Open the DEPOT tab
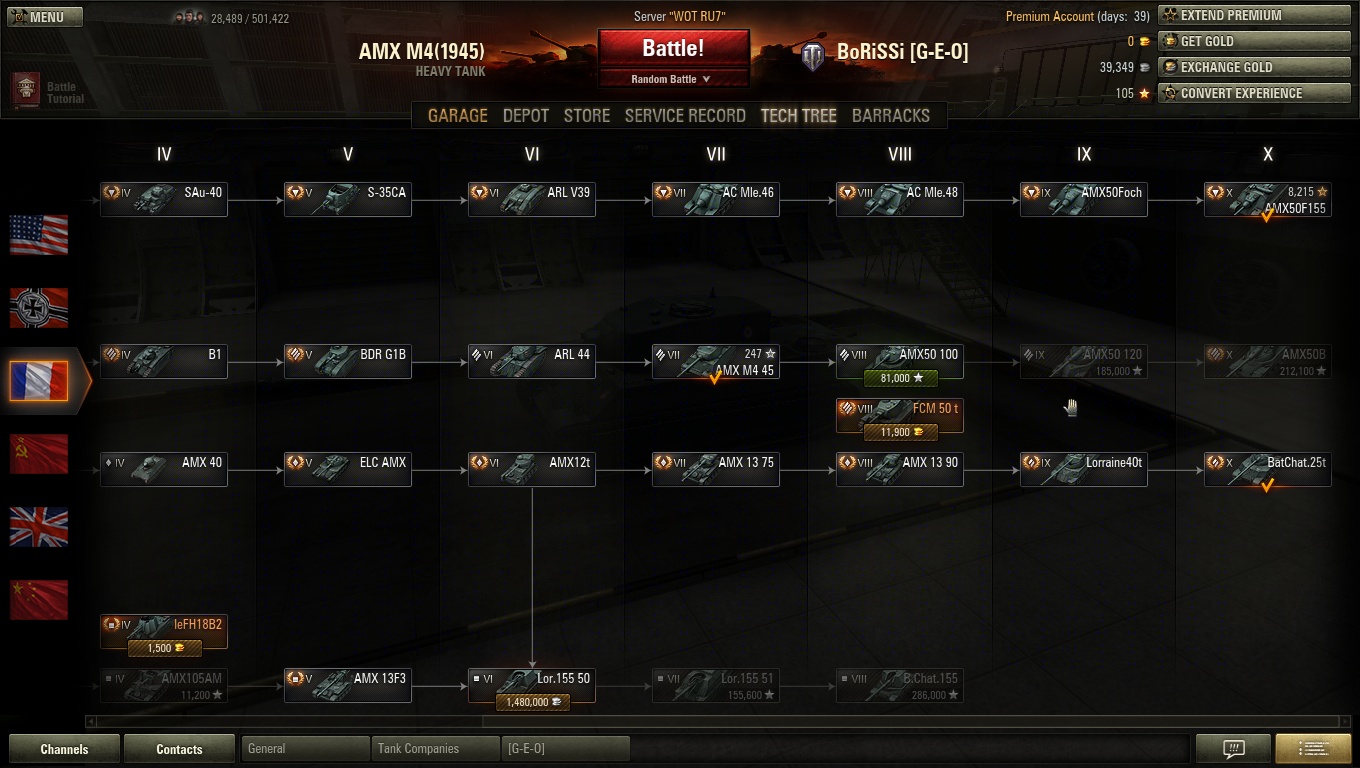1360x768 pixels. point(525,115)
